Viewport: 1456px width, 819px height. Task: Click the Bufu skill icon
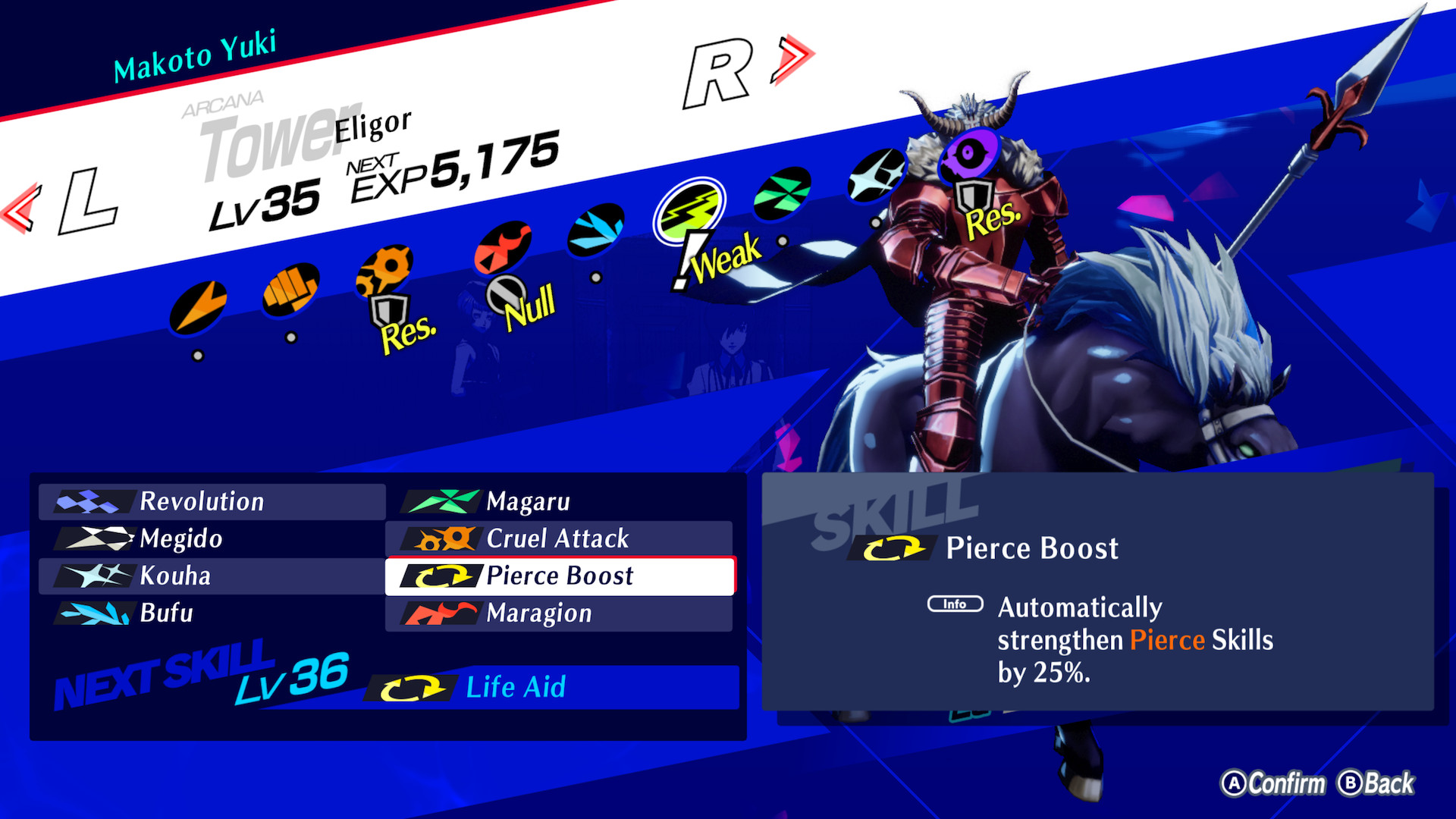click(x=95, y=613)
